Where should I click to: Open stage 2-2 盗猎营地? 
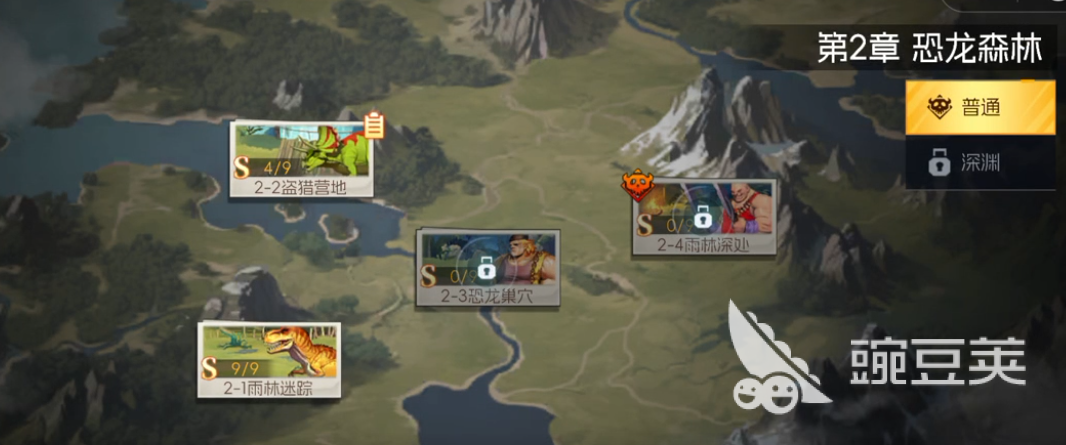pos(301,159)
